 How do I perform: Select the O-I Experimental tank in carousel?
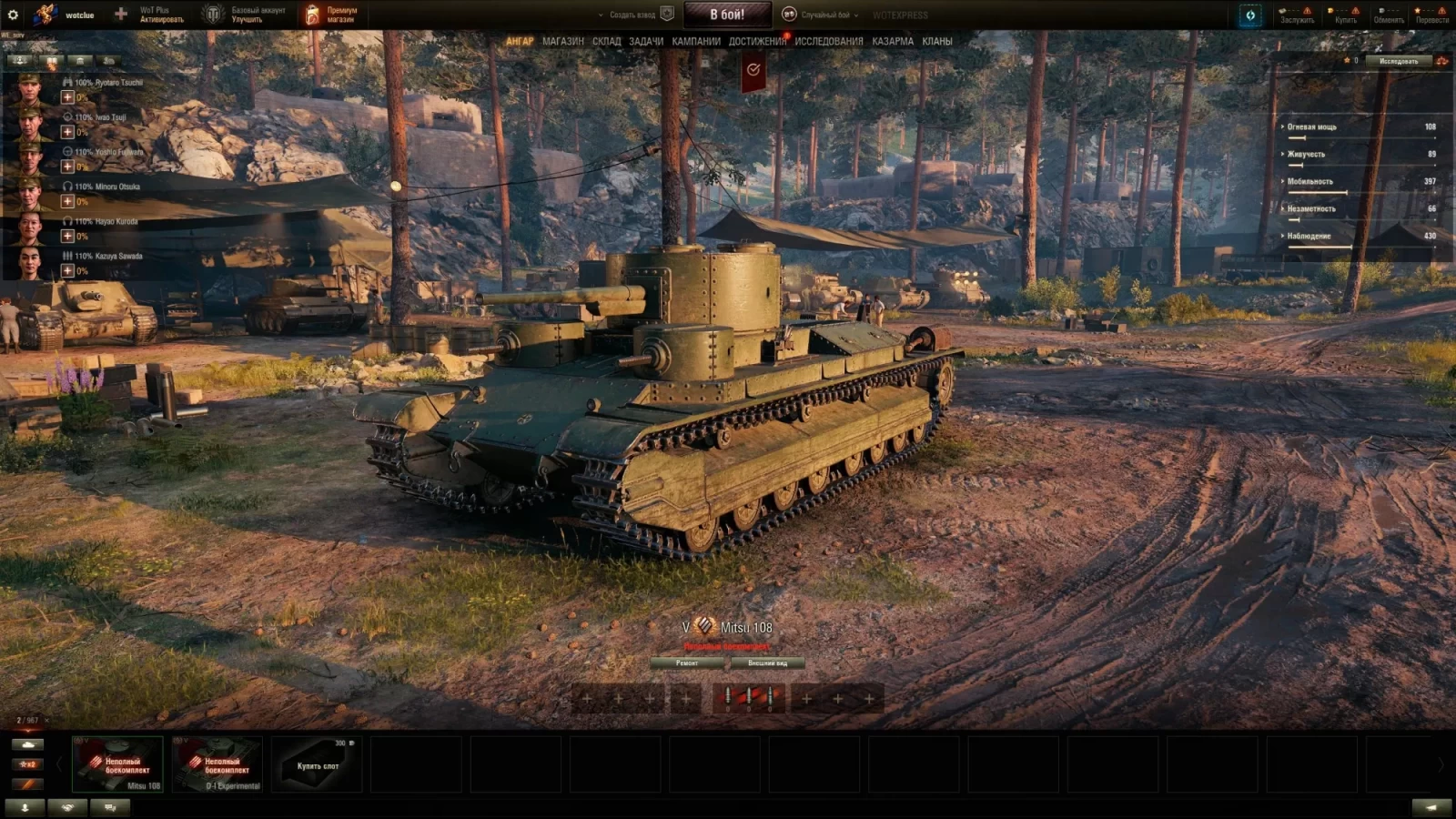click(x=218, y=765)
